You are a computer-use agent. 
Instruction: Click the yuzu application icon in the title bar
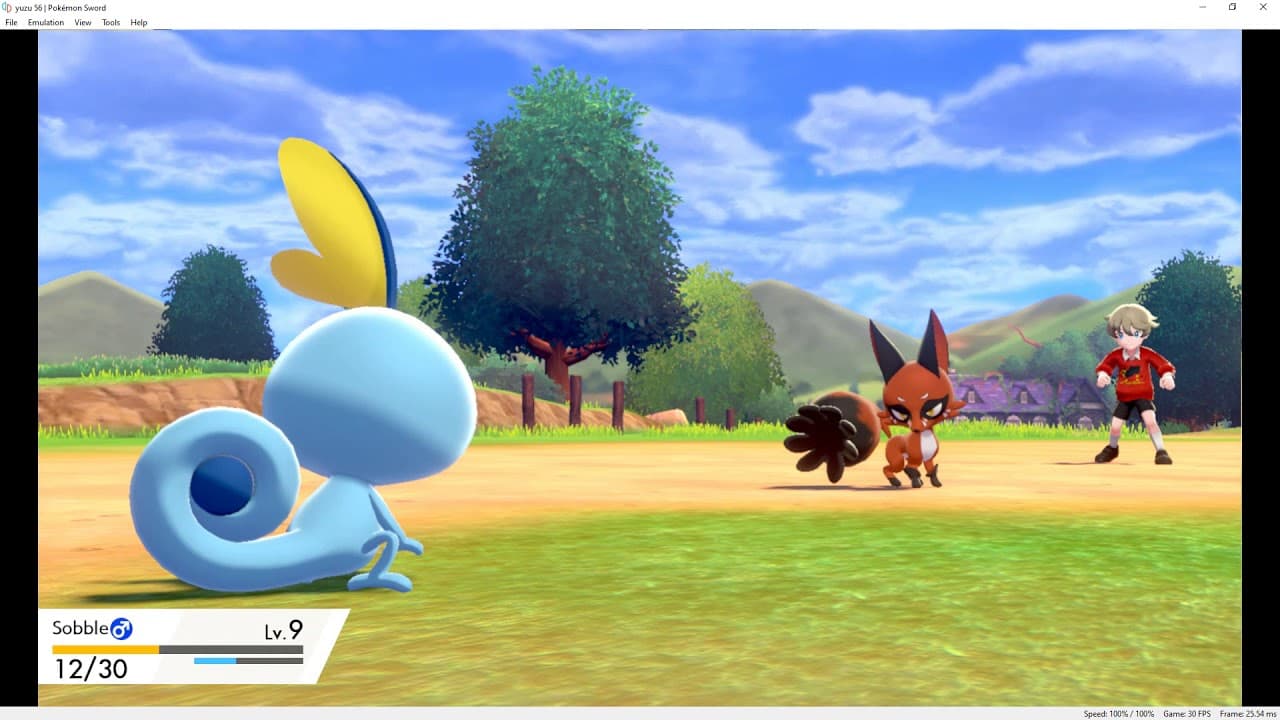coord(6,7)
